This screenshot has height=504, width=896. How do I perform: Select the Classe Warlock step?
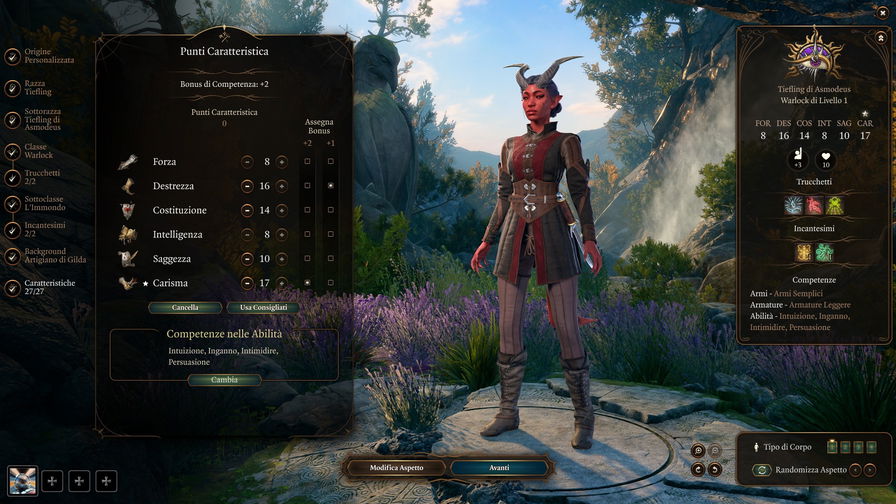click(38, 151)
